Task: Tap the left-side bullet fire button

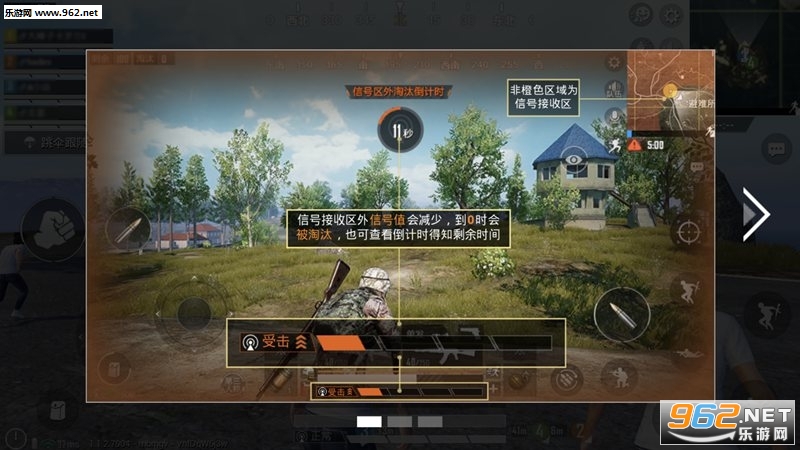Action: 129,232
